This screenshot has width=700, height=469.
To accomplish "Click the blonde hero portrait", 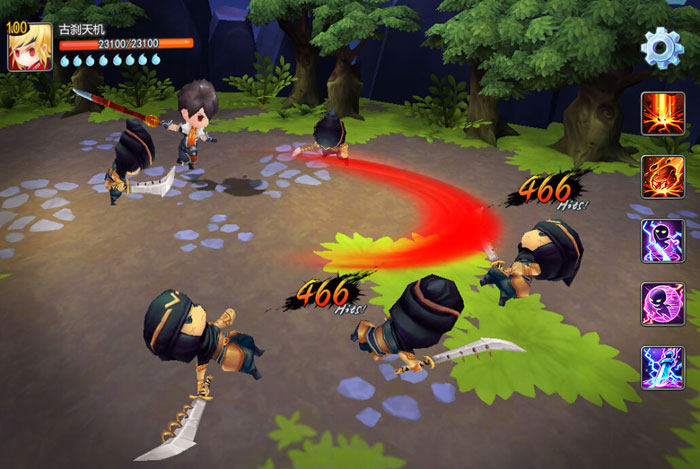I will 30,47.
